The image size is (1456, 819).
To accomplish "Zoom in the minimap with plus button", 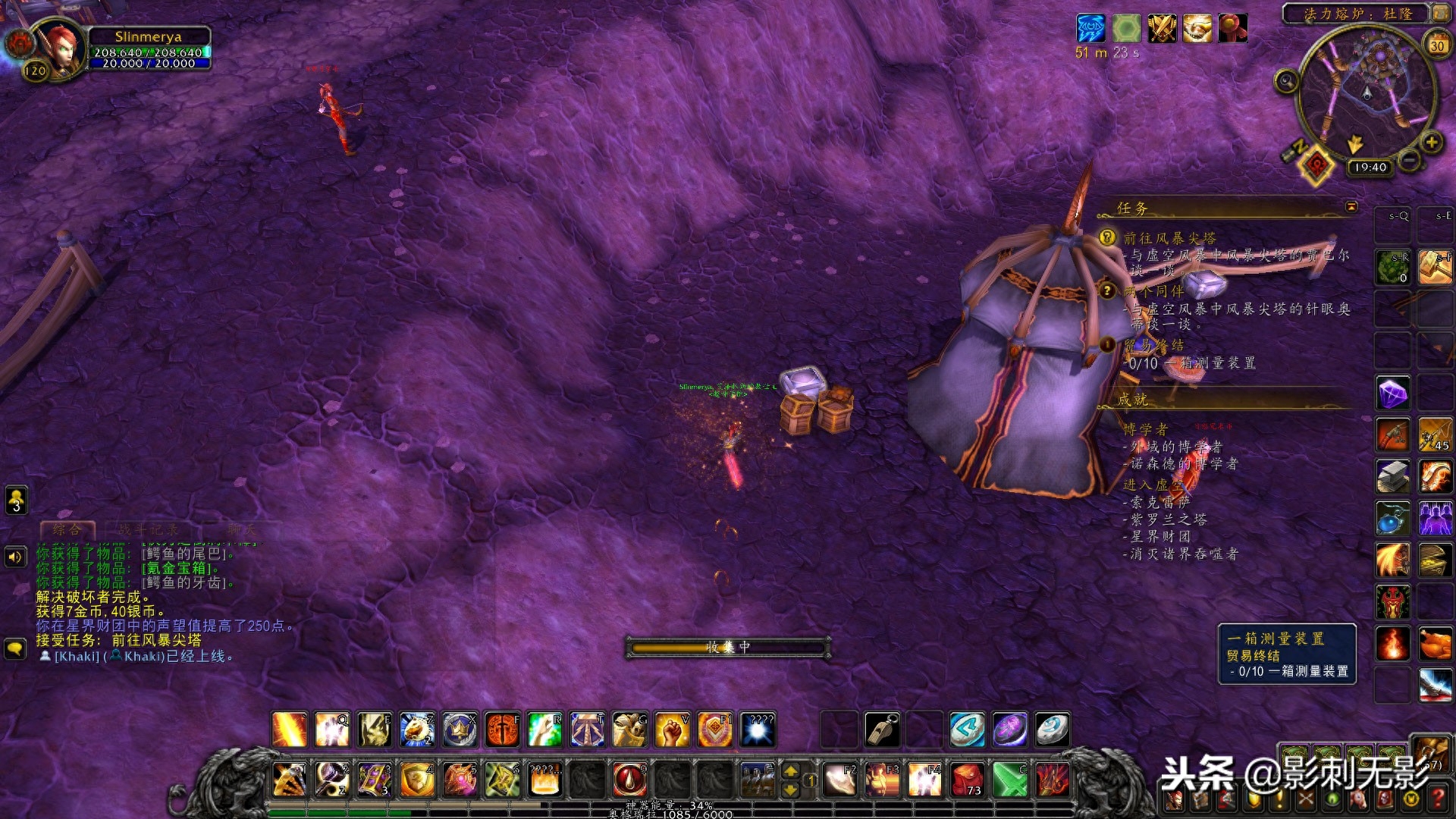I will coord(1432,142).
